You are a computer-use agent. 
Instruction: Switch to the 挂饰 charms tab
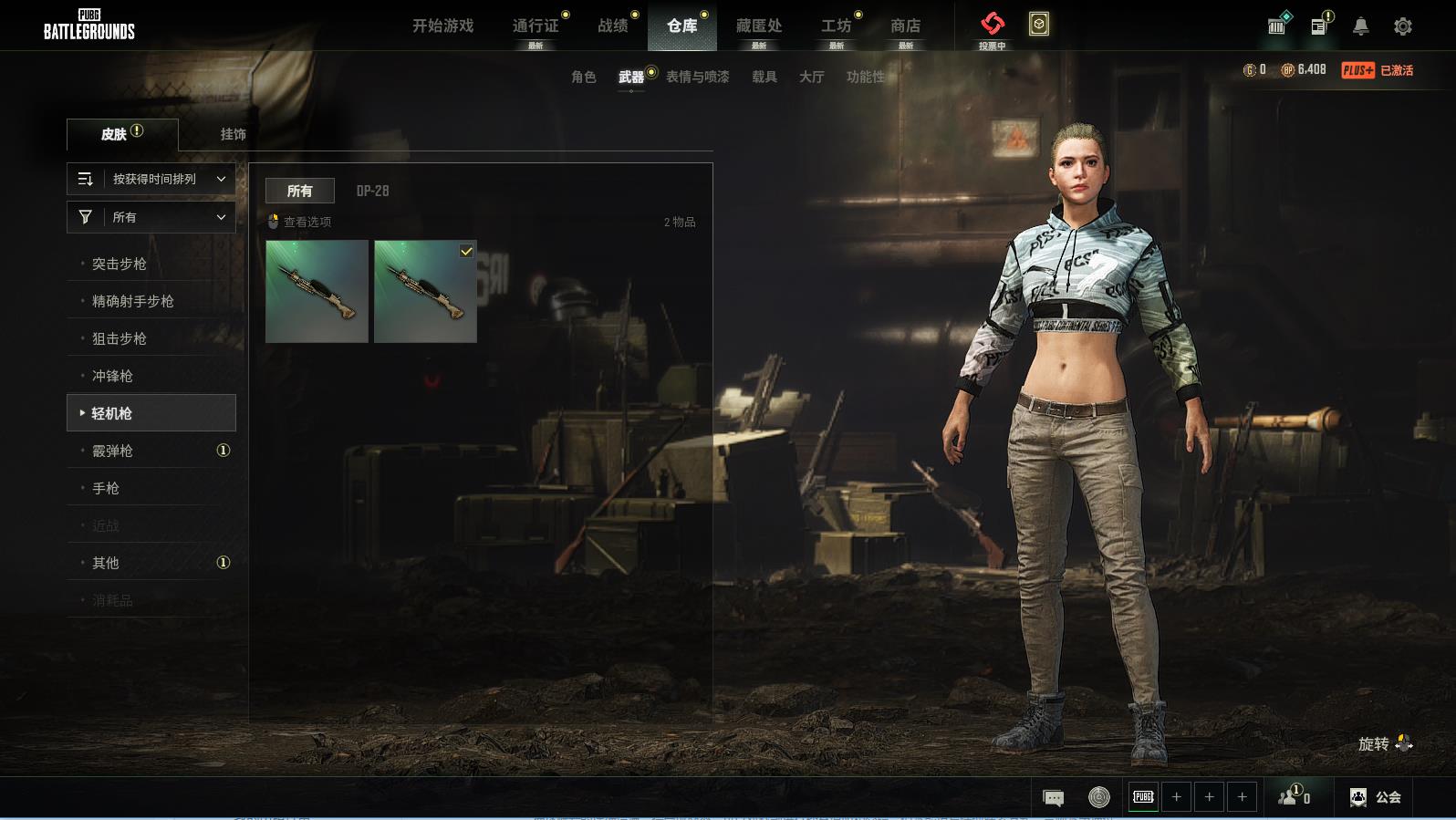[233, 134]
